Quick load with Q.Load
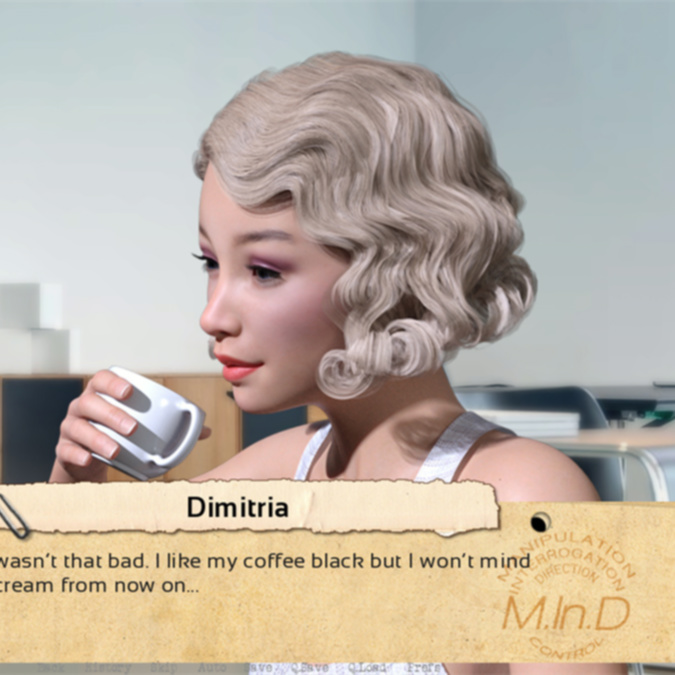 pos(368,667)
